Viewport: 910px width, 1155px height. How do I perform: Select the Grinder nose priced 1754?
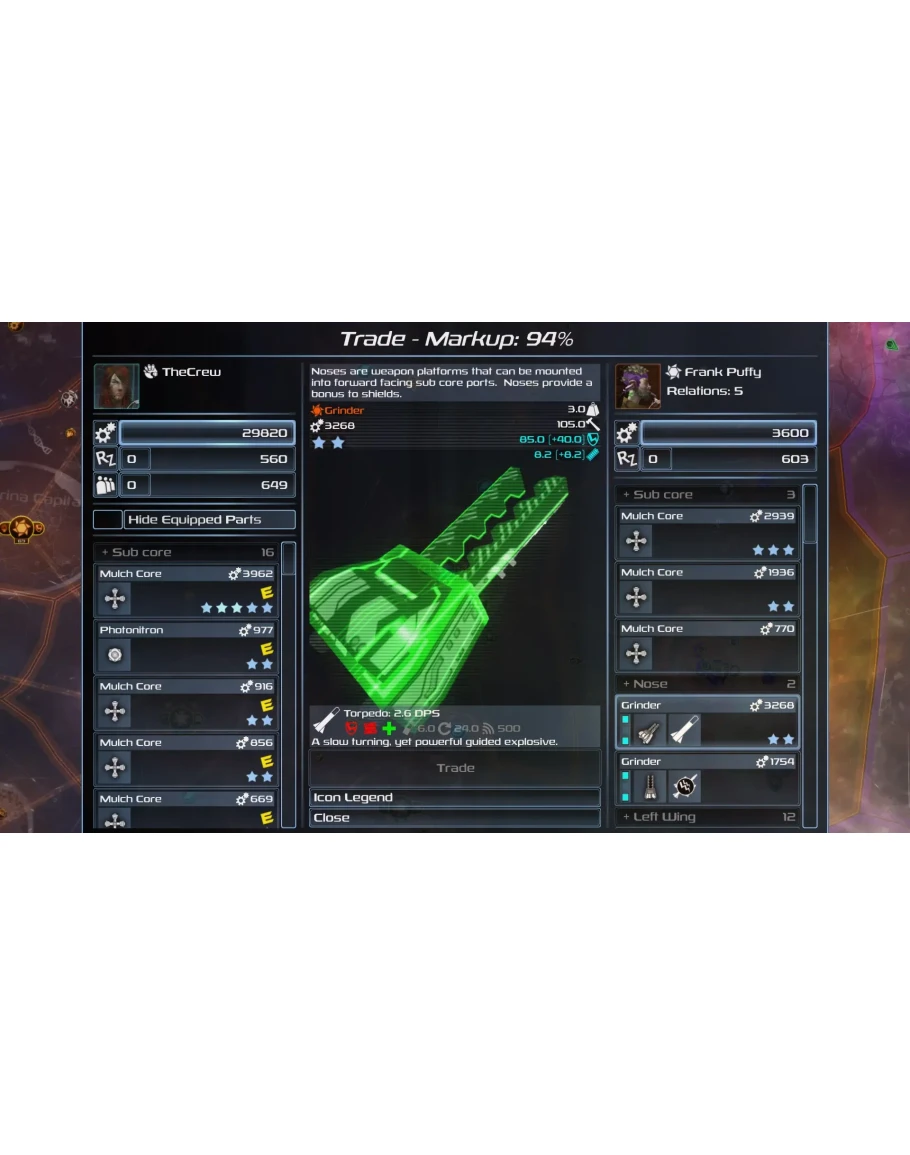[x=707, y=779]
